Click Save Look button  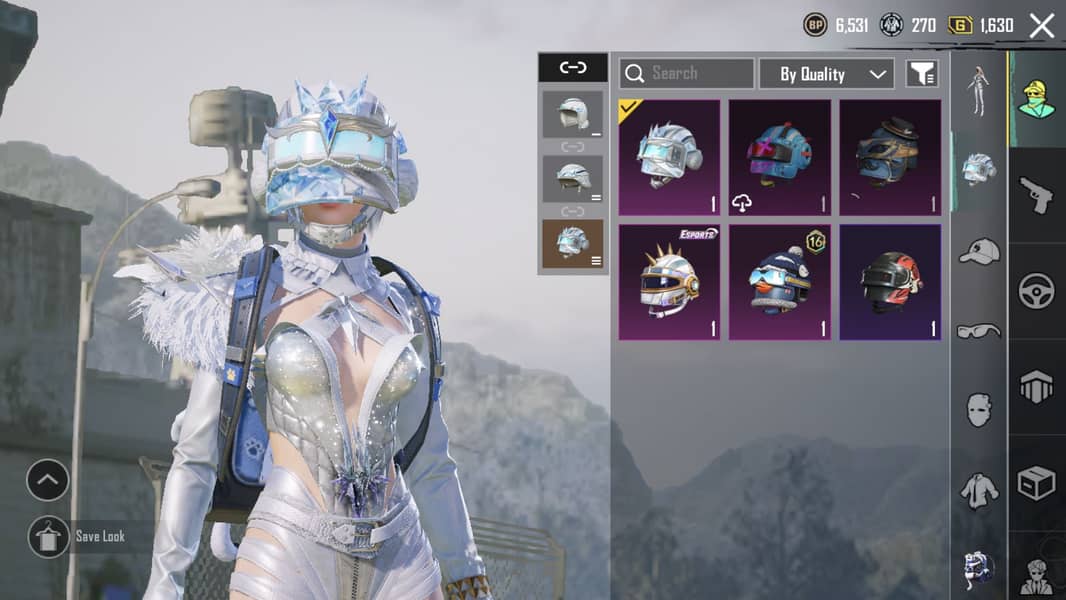(x=78, y=537)
